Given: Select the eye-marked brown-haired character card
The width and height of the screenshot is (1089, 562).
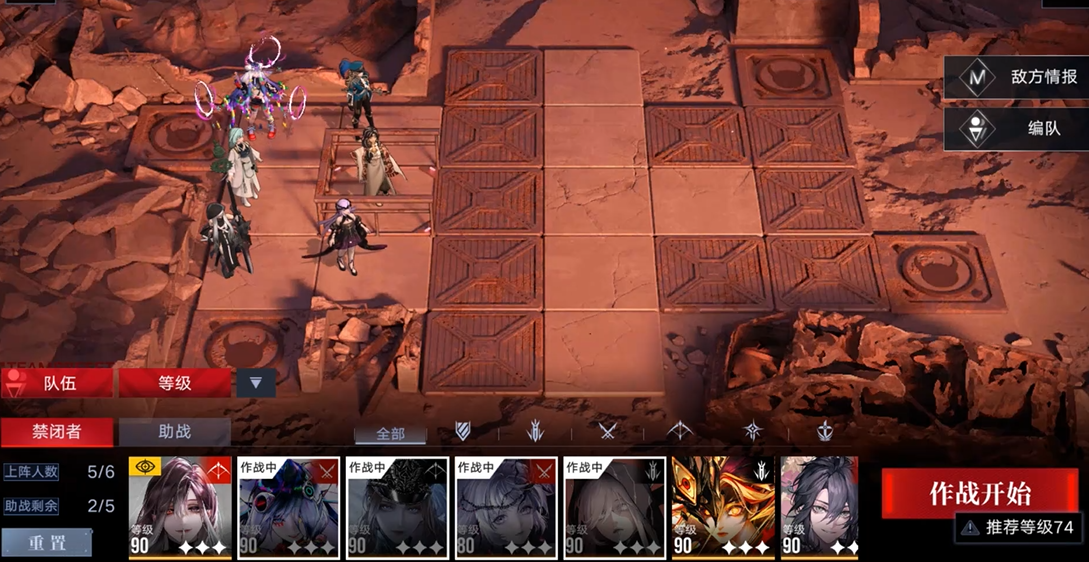Looking at the screenshot, I should [x=180, y=508].
